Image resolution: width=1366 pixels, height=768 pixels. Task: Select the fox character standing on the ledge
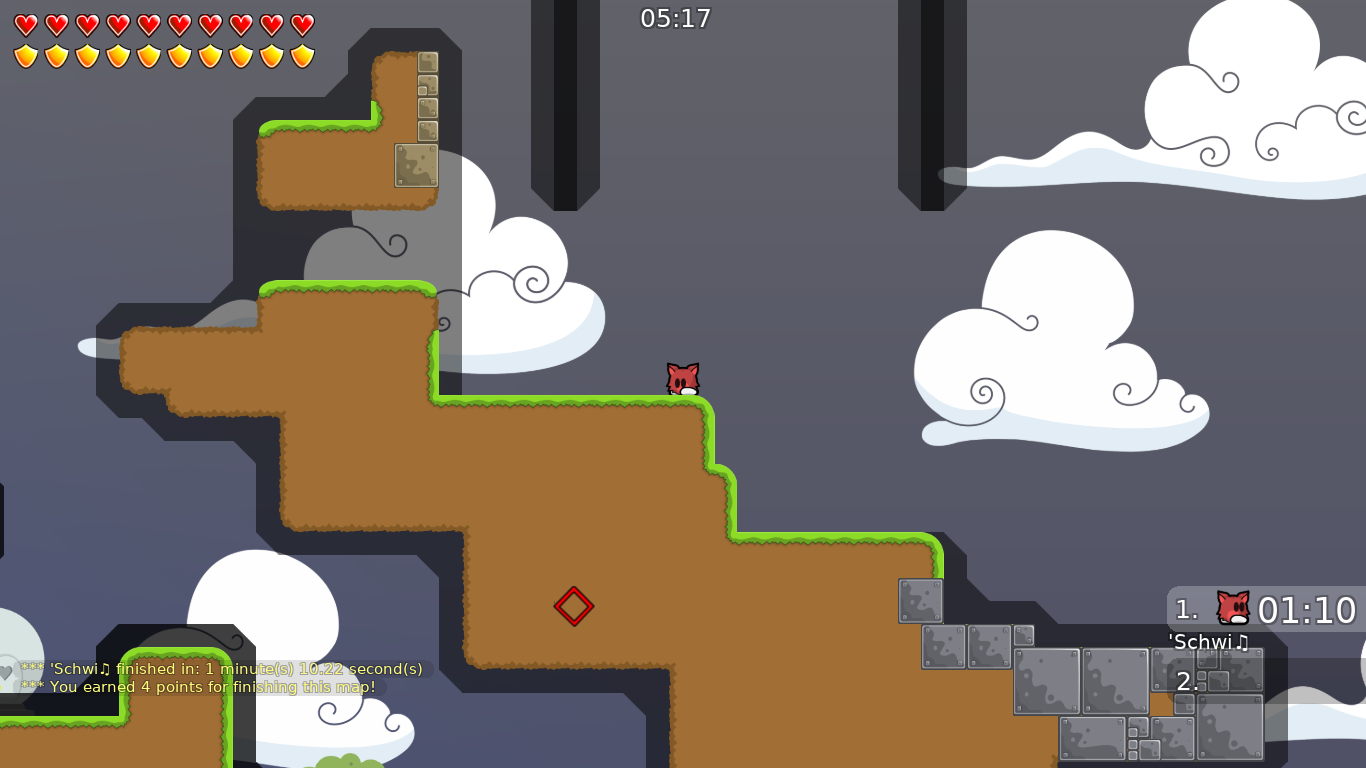pos(683,380)
